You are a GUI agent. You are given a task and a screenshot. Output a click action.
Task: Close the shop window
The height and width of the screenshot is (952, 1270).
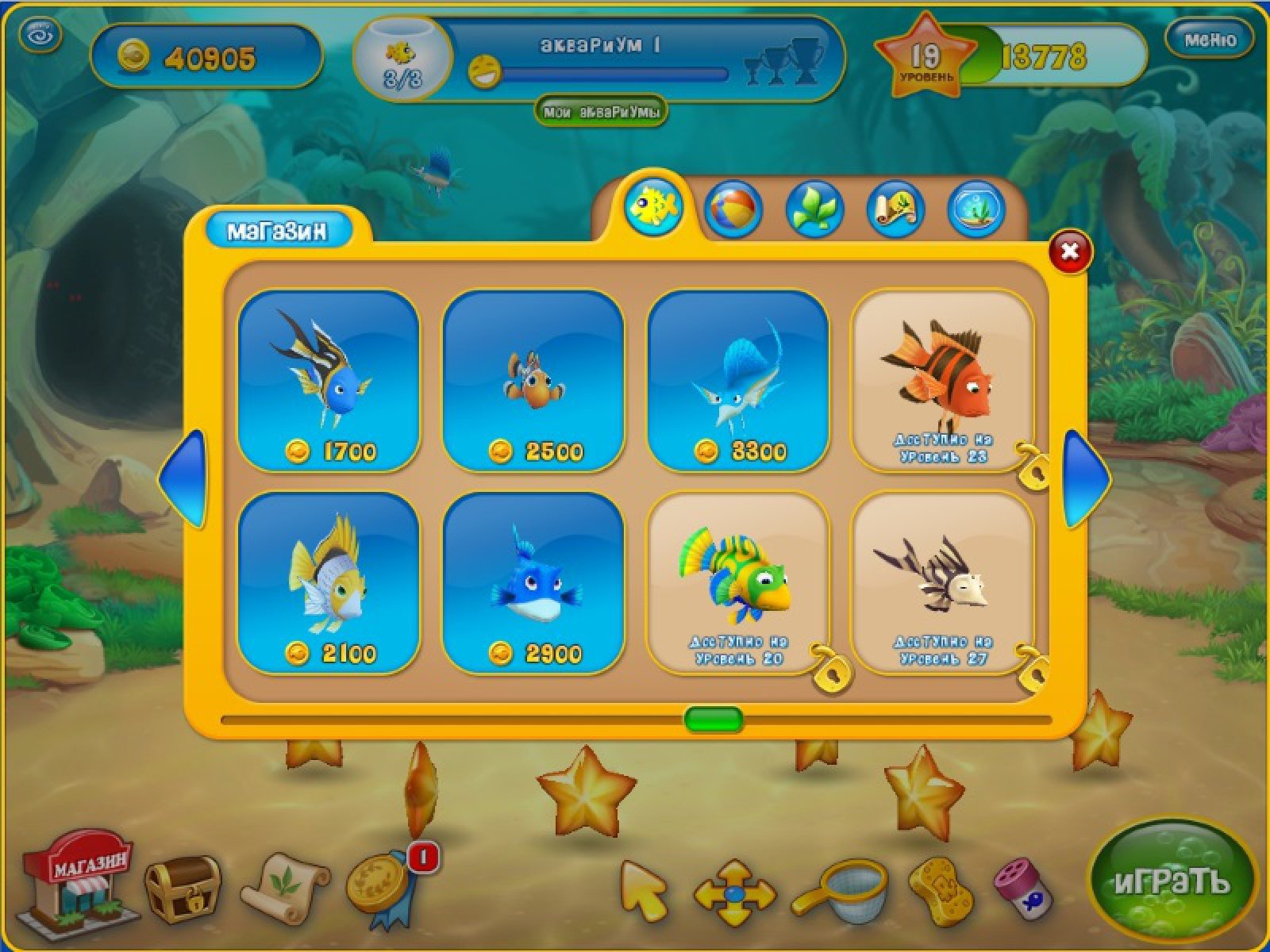click(x=1070, y=251)
